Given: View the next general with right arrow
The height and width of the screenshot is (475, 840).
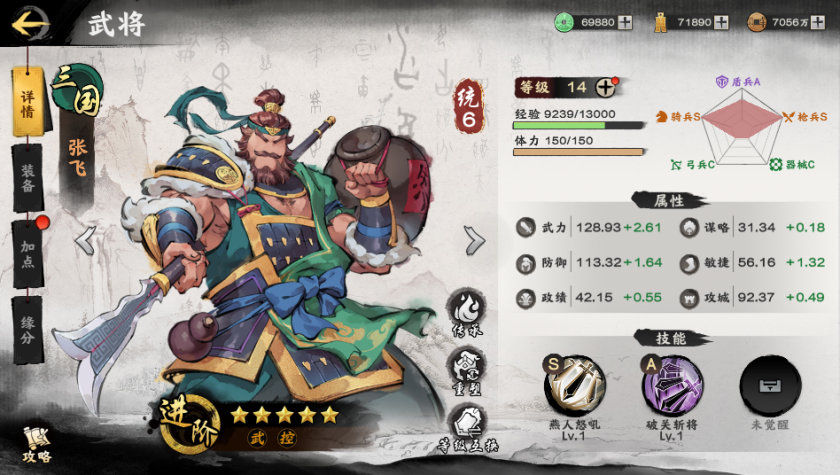Looking at the screenshot, I should (474, 240).
